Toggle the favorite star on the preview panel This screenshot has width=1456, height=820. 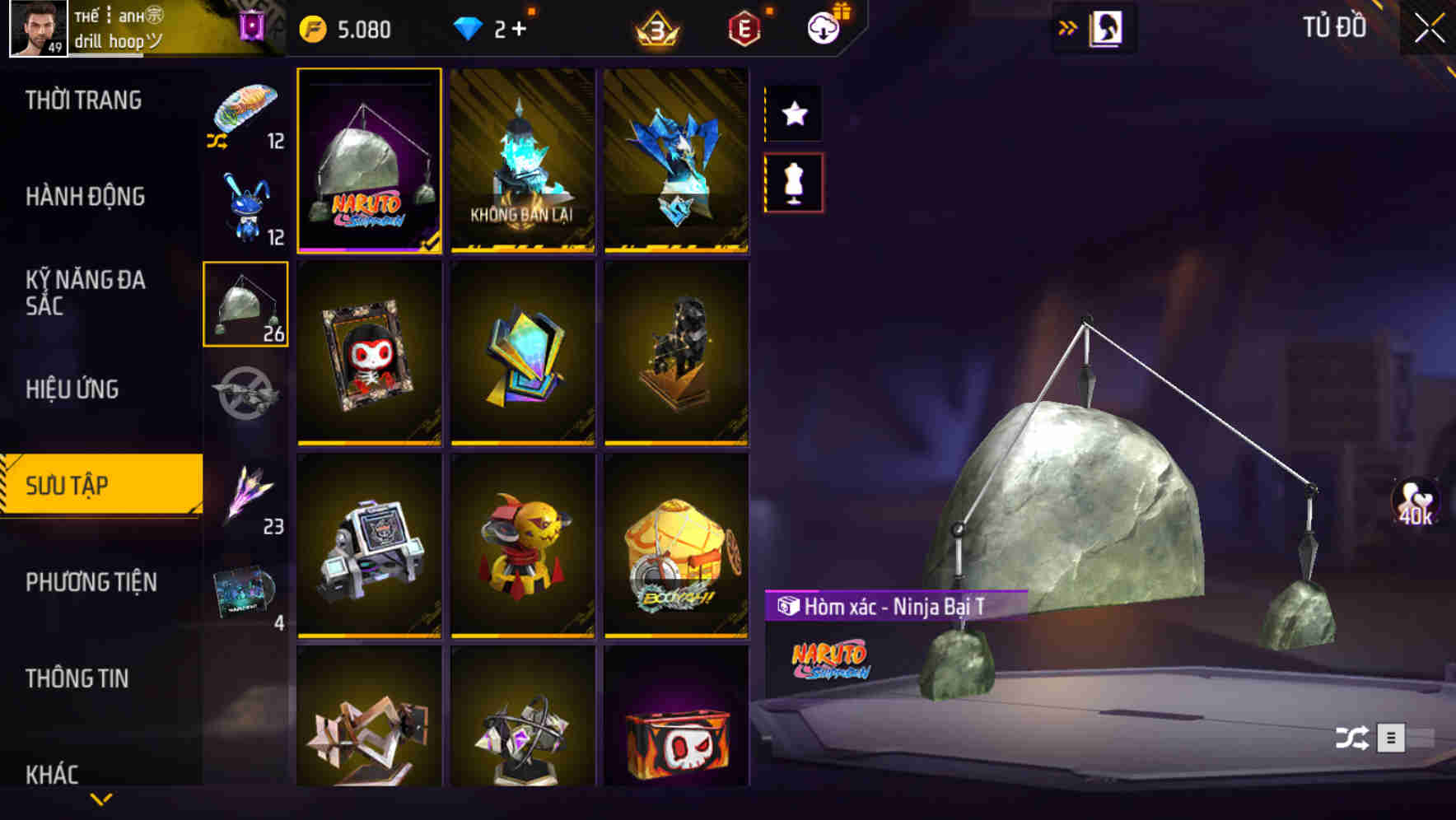794,114
